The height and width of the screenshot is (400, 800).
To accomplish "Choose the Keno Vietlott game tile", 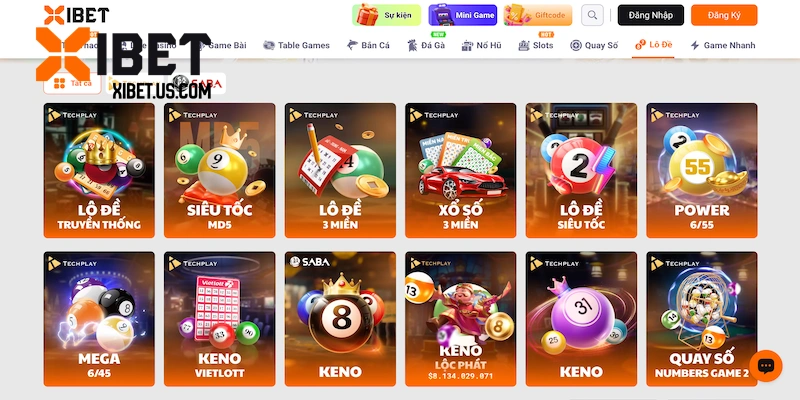I will [x=219, y=318].
